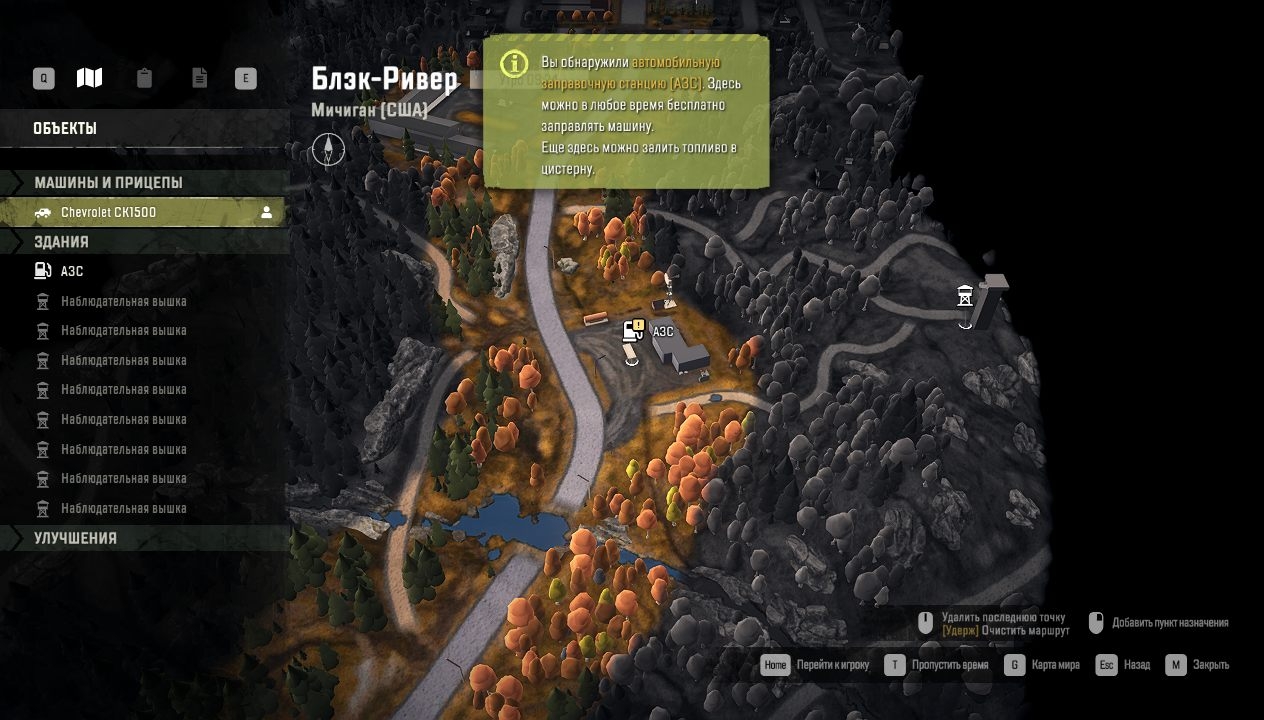Image resolution: width=1264 pixels, height=720 pixels.
Task: Click the АЗС fuel station map marker
Action: pos(632,331)
